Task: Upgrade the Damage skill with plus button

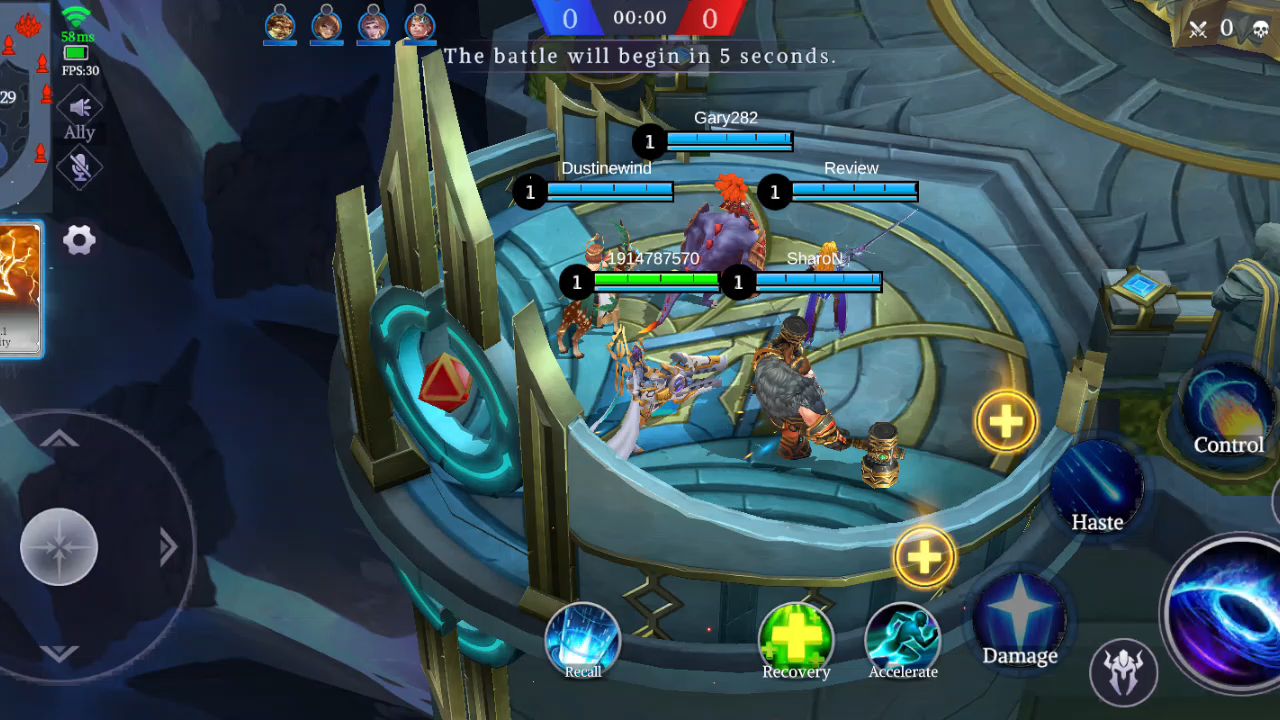Action: (x=924, y=557)
